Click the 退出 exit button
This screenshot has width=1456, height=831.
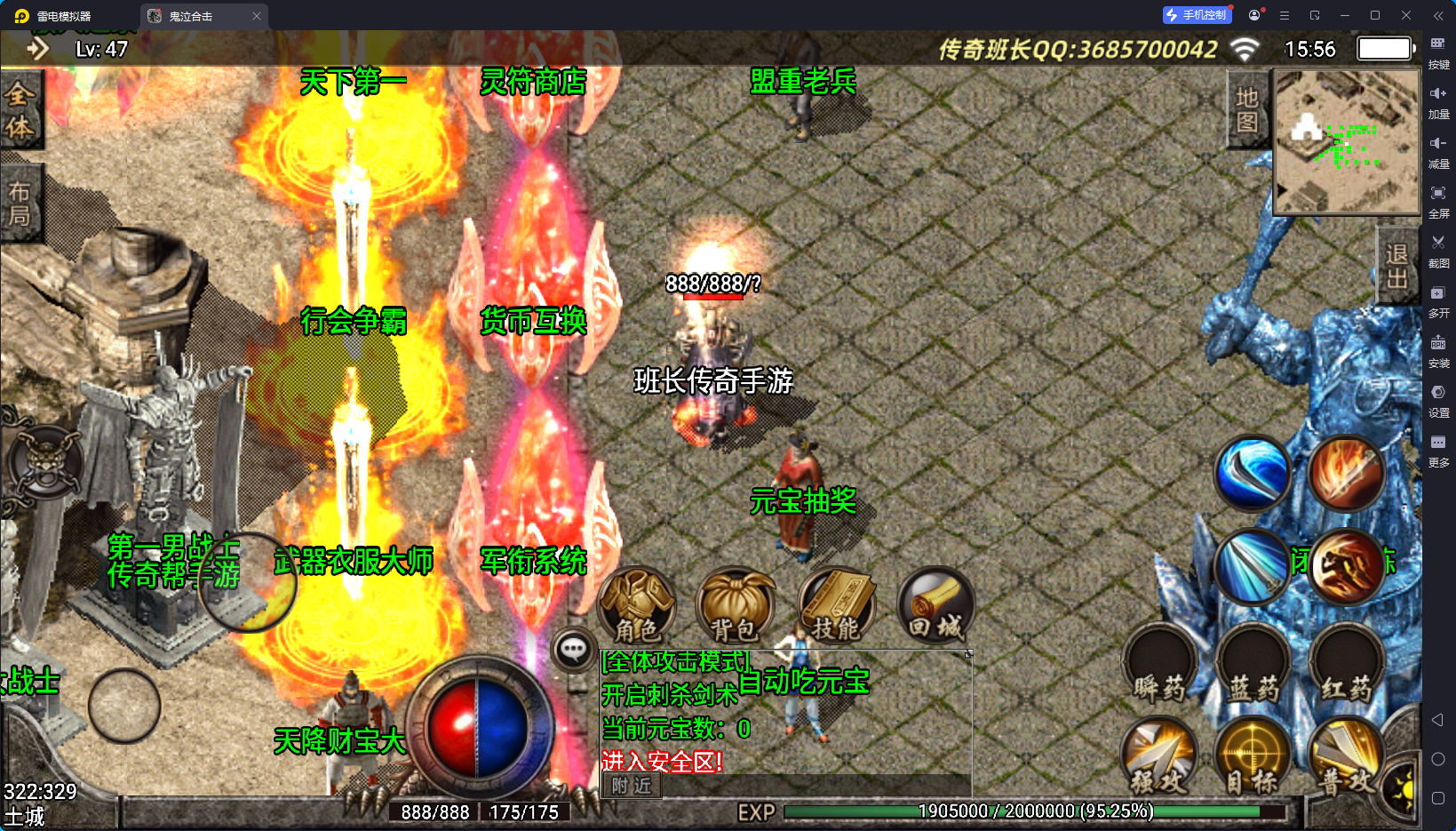[1396, 266]
